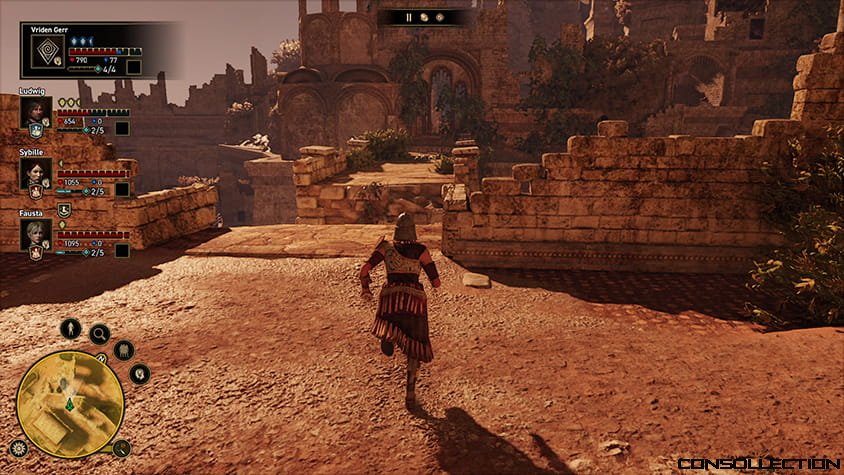Select Ludwig's party portrait
Screen dimensions: 844x475
click(x=35, y=112)
